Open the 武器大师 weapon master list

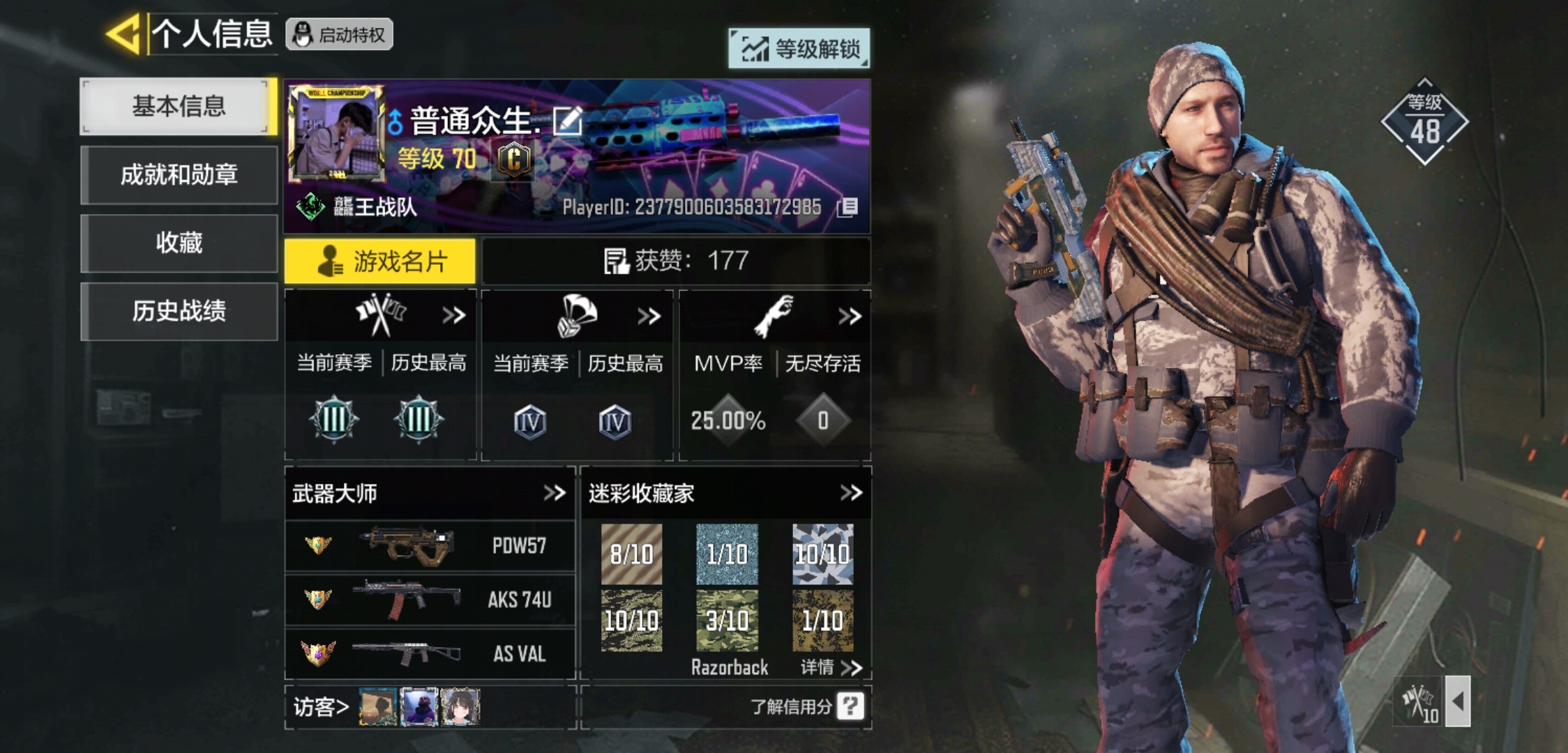coord(555,494)
